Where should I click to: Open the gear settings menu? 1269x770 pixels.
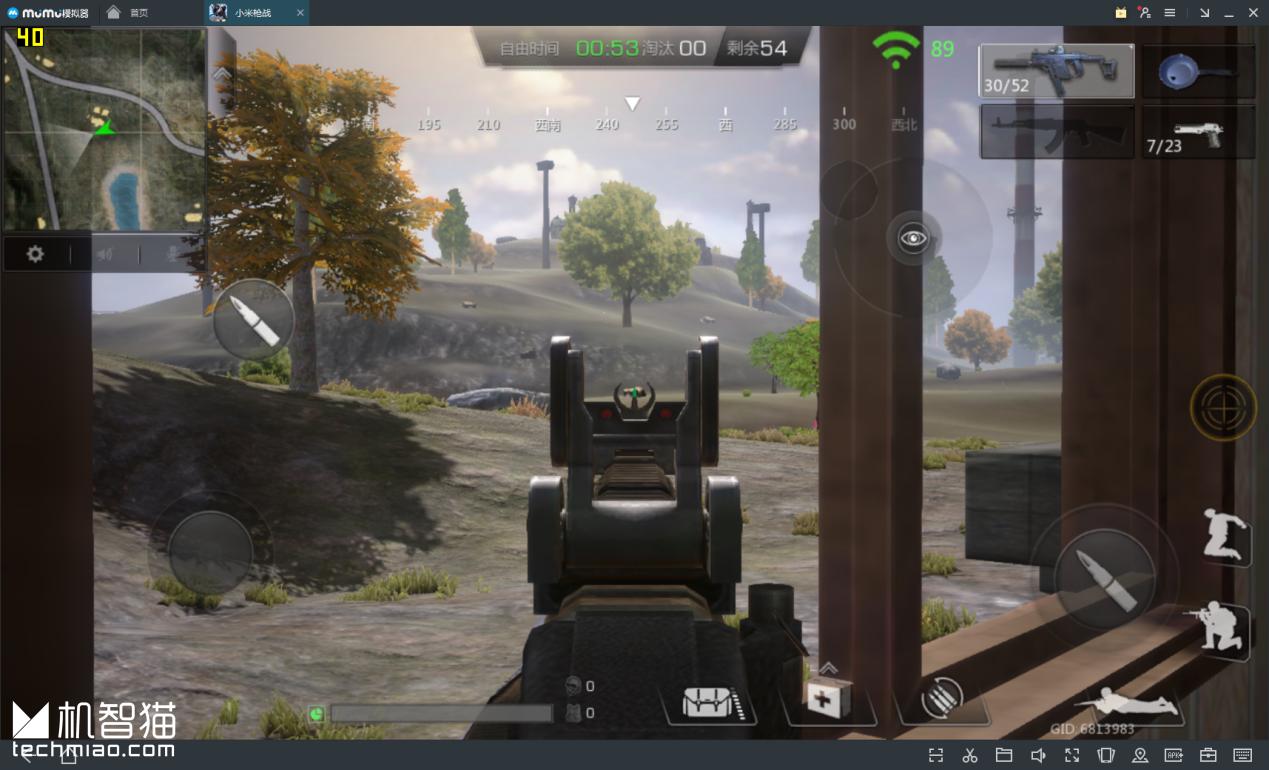35,254
